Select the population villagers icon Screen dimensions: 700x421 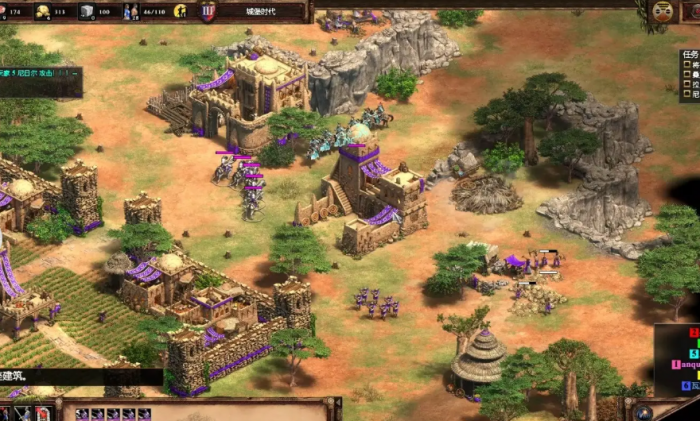tap(131, 12)
